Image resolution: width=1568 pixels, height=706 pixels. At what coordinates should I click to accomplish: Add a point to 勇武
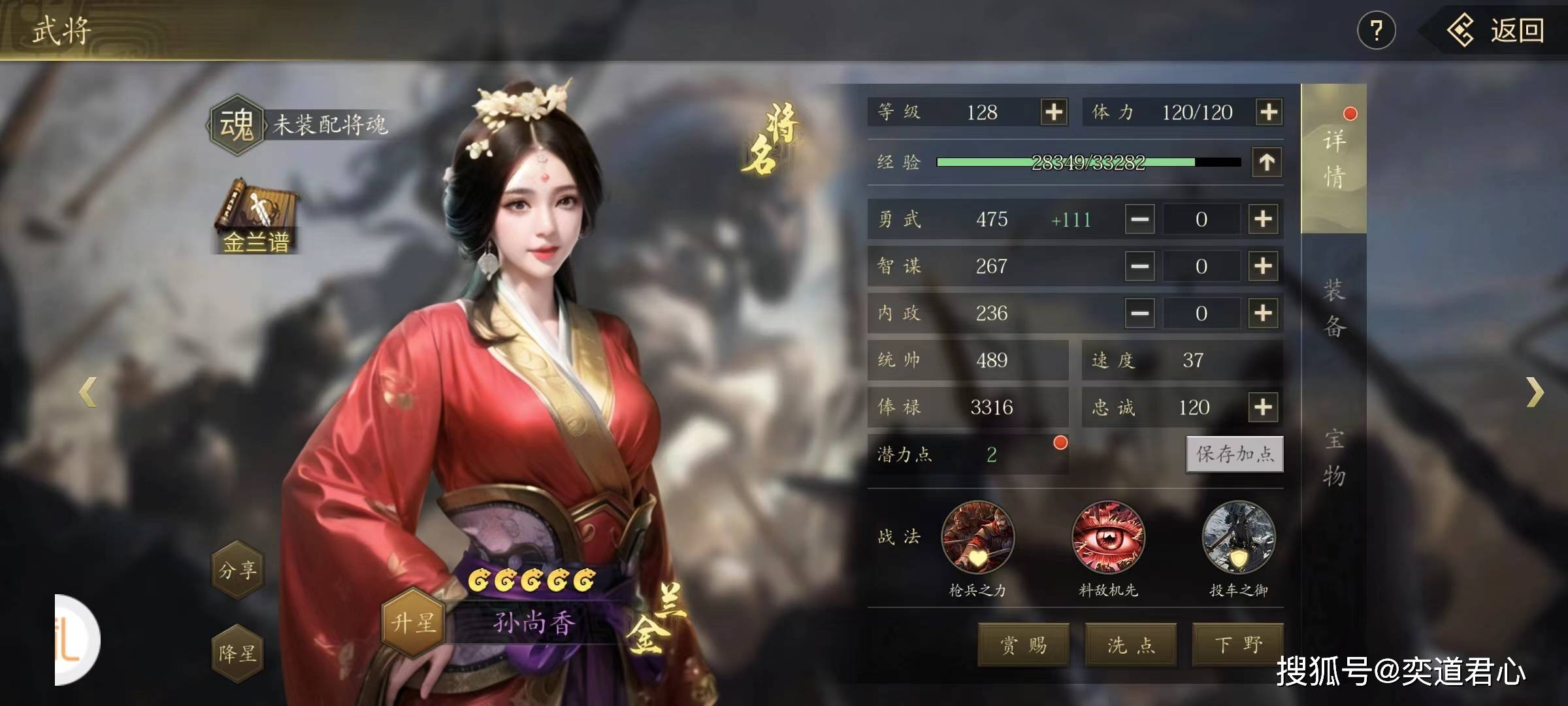[1263, 219]
